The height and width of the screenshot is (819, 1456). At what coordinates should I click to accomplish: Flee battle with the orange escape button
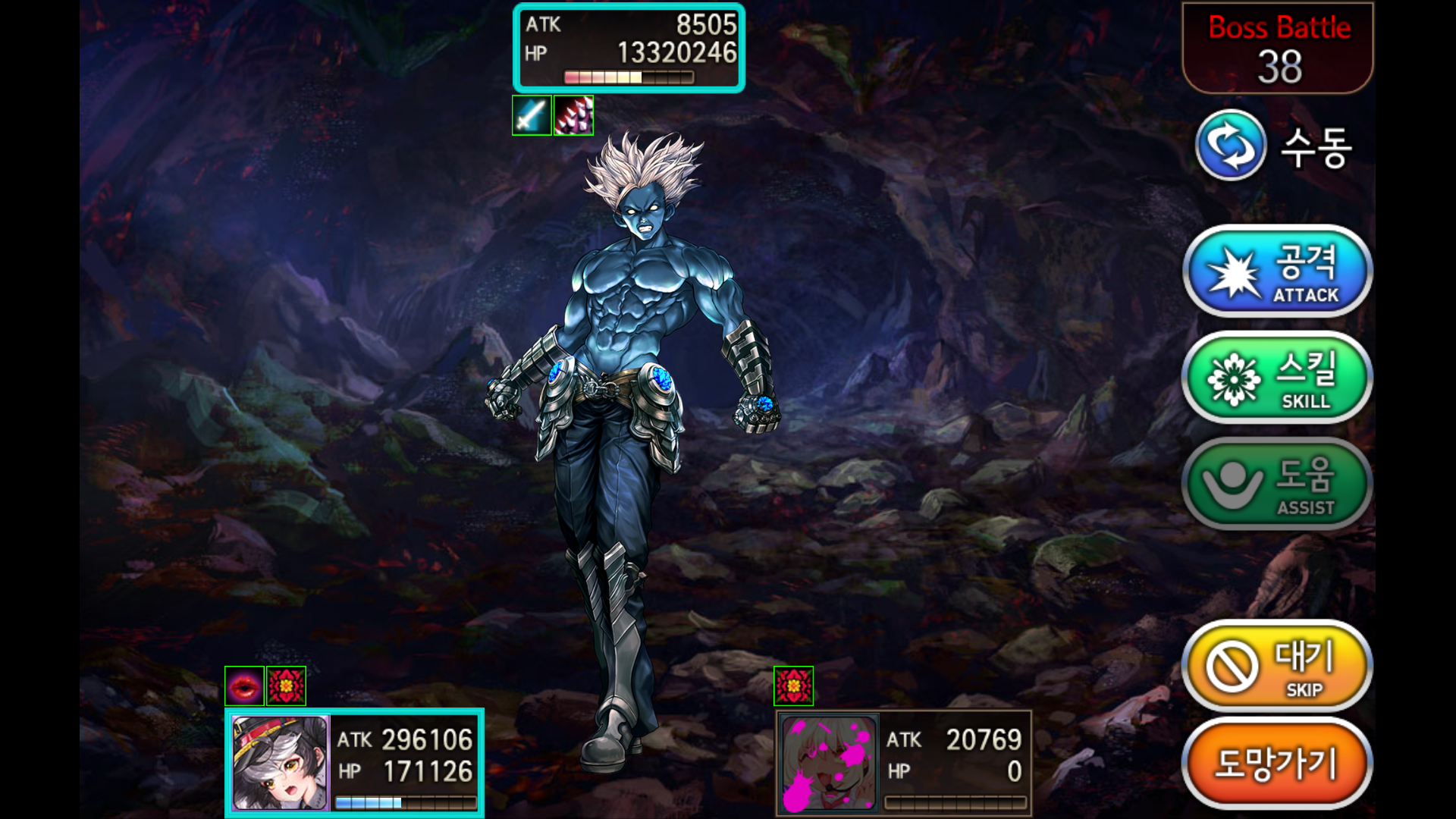tap(1277, 764)
